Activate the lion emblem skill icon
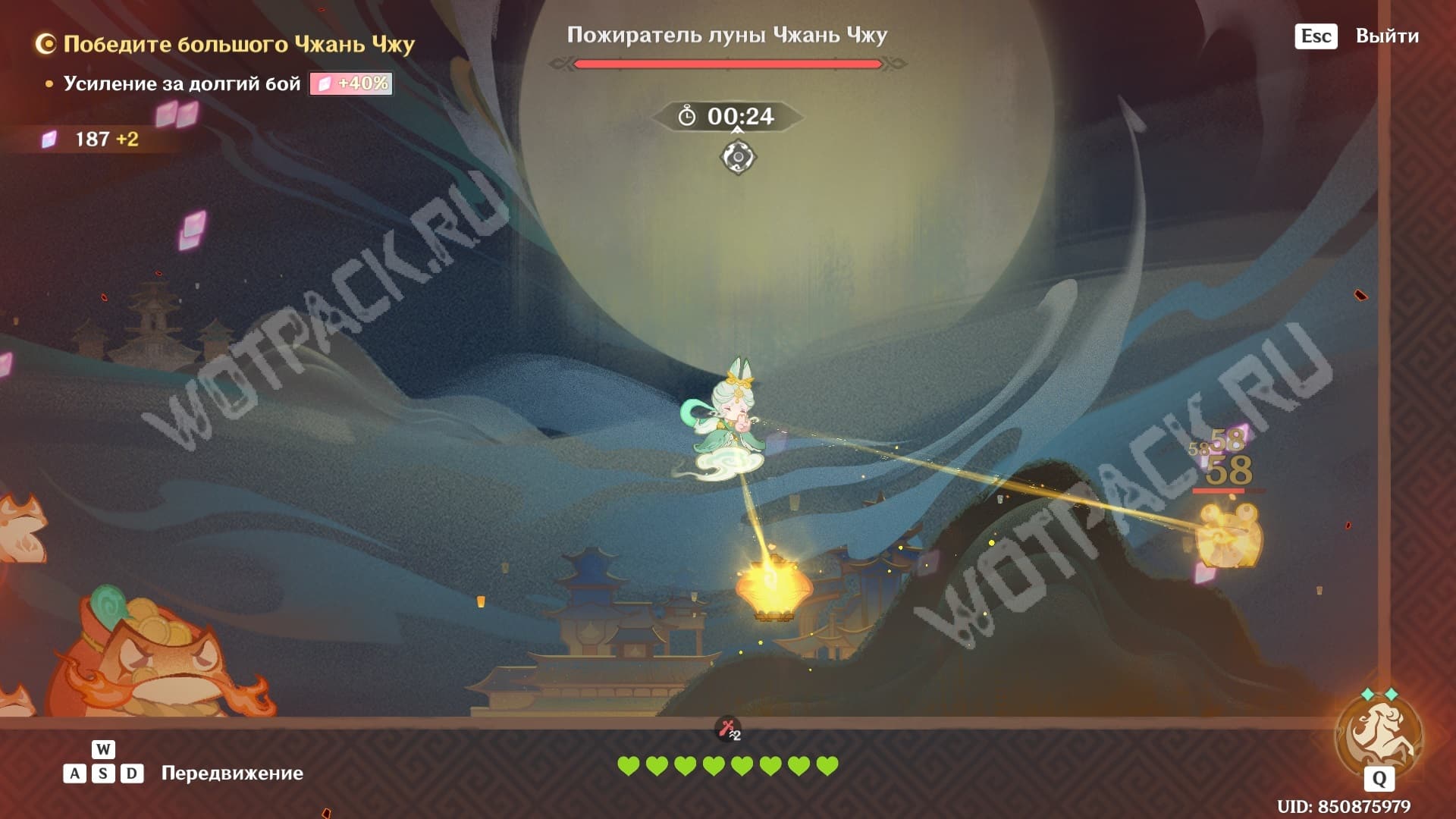Image resolution: width=1456 pixels, height=819 pixels. (x=1379, y=735)
